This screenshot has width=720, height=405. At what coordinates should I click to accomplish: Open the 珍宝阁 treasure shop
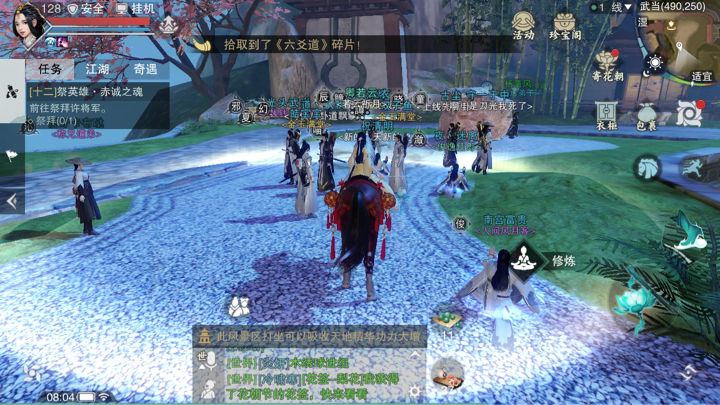[x=566, y=24]
